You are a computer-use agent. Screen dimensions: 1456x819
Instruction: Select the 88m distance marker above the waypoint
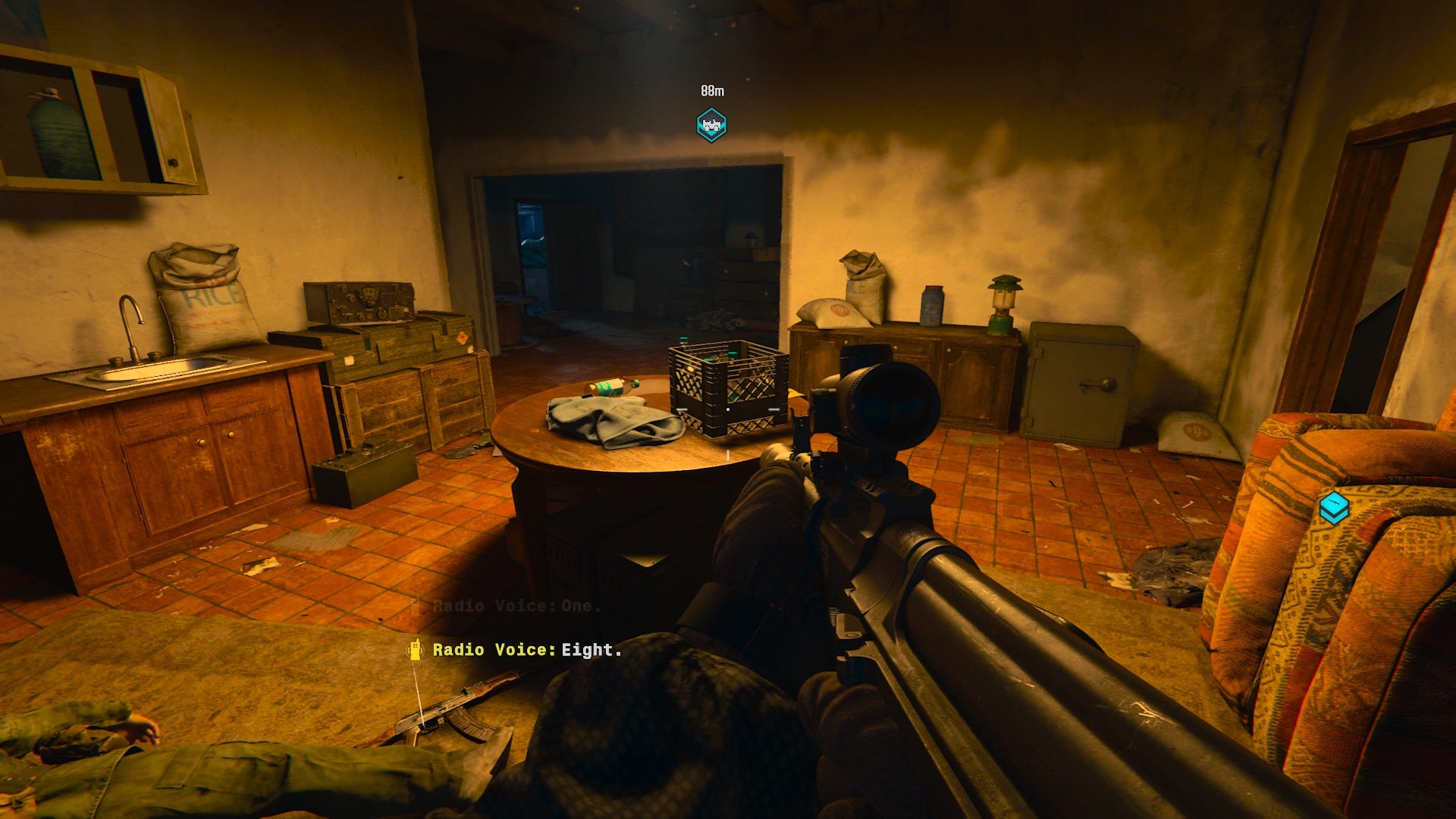711,90
